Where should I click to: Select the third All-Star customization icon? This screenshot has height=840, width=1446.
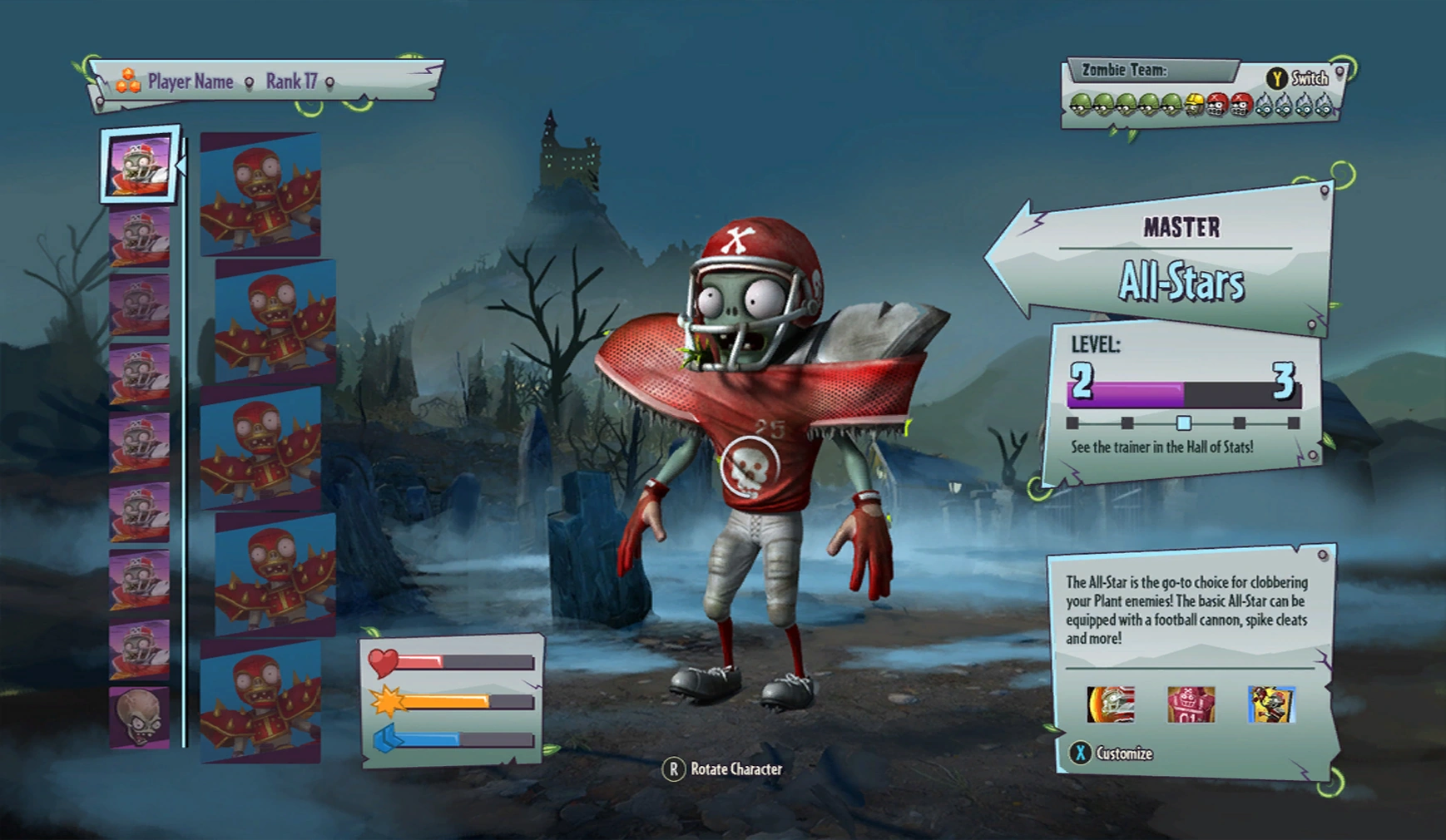[1271, 705]
